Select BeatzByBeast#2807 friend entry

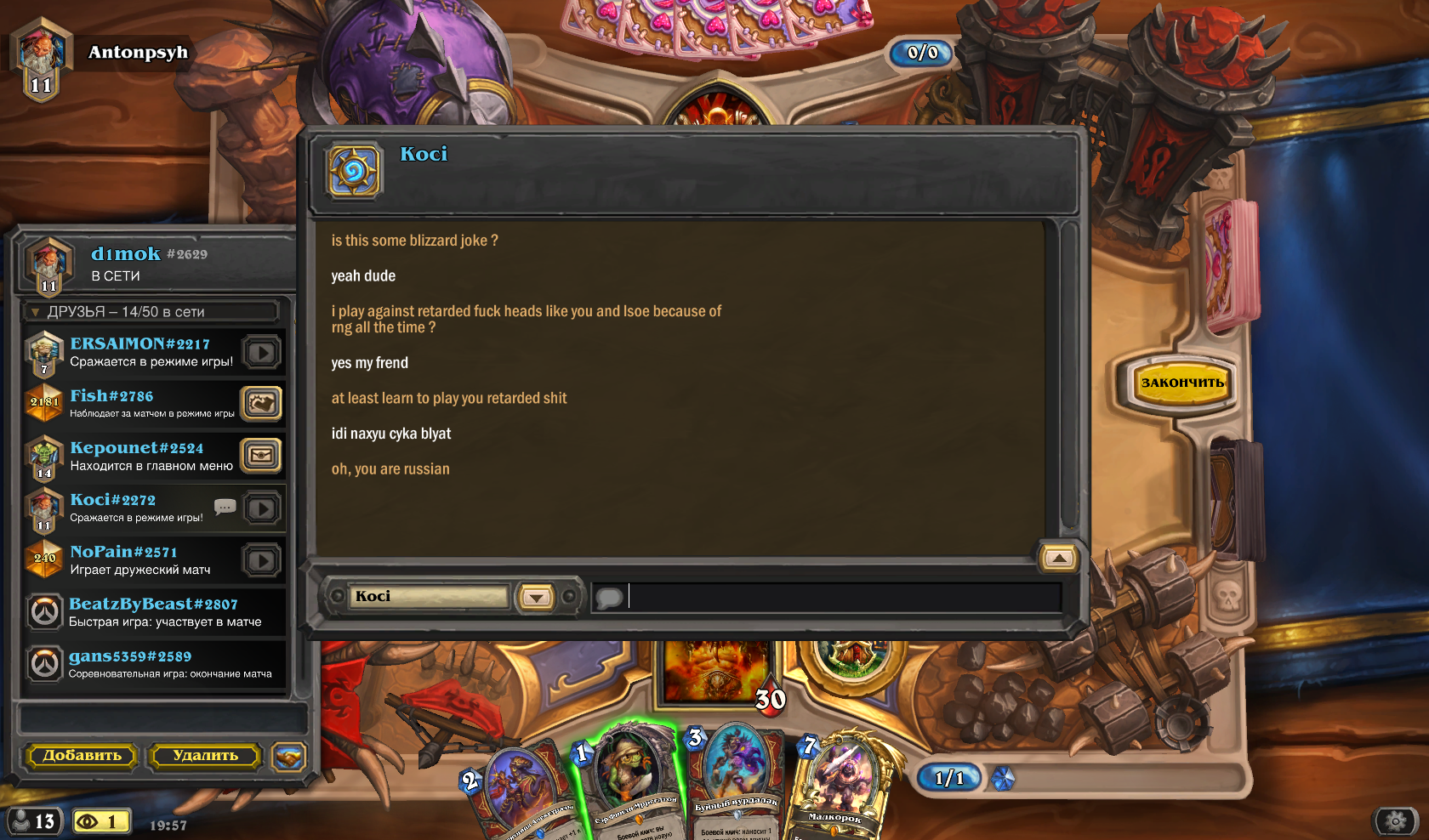tap(153, 612)
